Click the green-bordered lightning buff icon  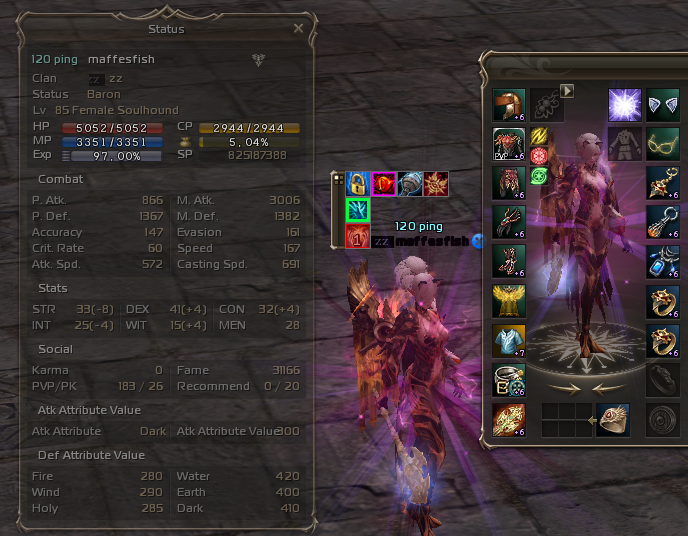coord(358,210)
